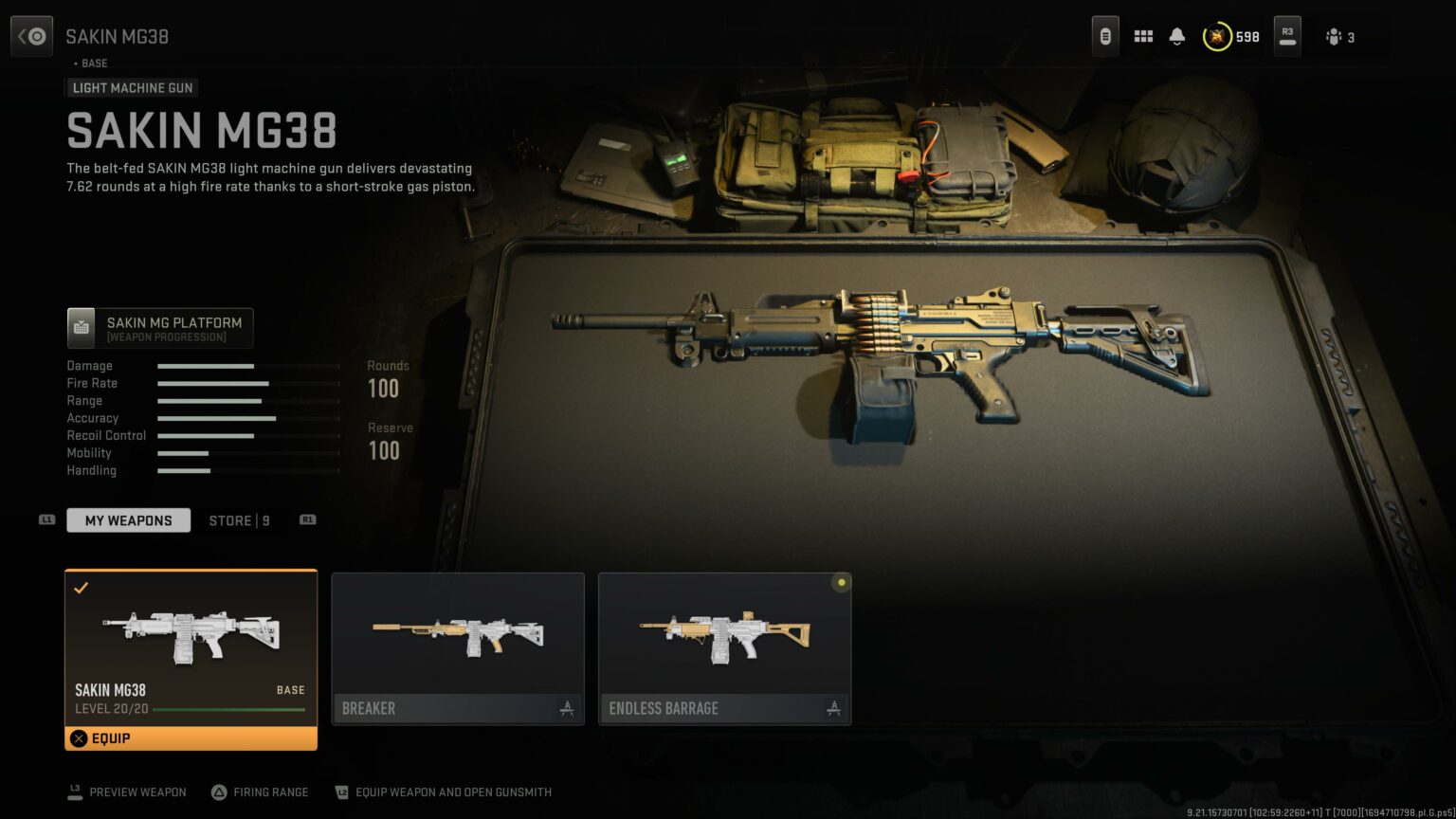The width and height of the screenshot is (1456, 819).
Task: Open the battery/account status icon in top bar
Action: [x=1106, y=36]
